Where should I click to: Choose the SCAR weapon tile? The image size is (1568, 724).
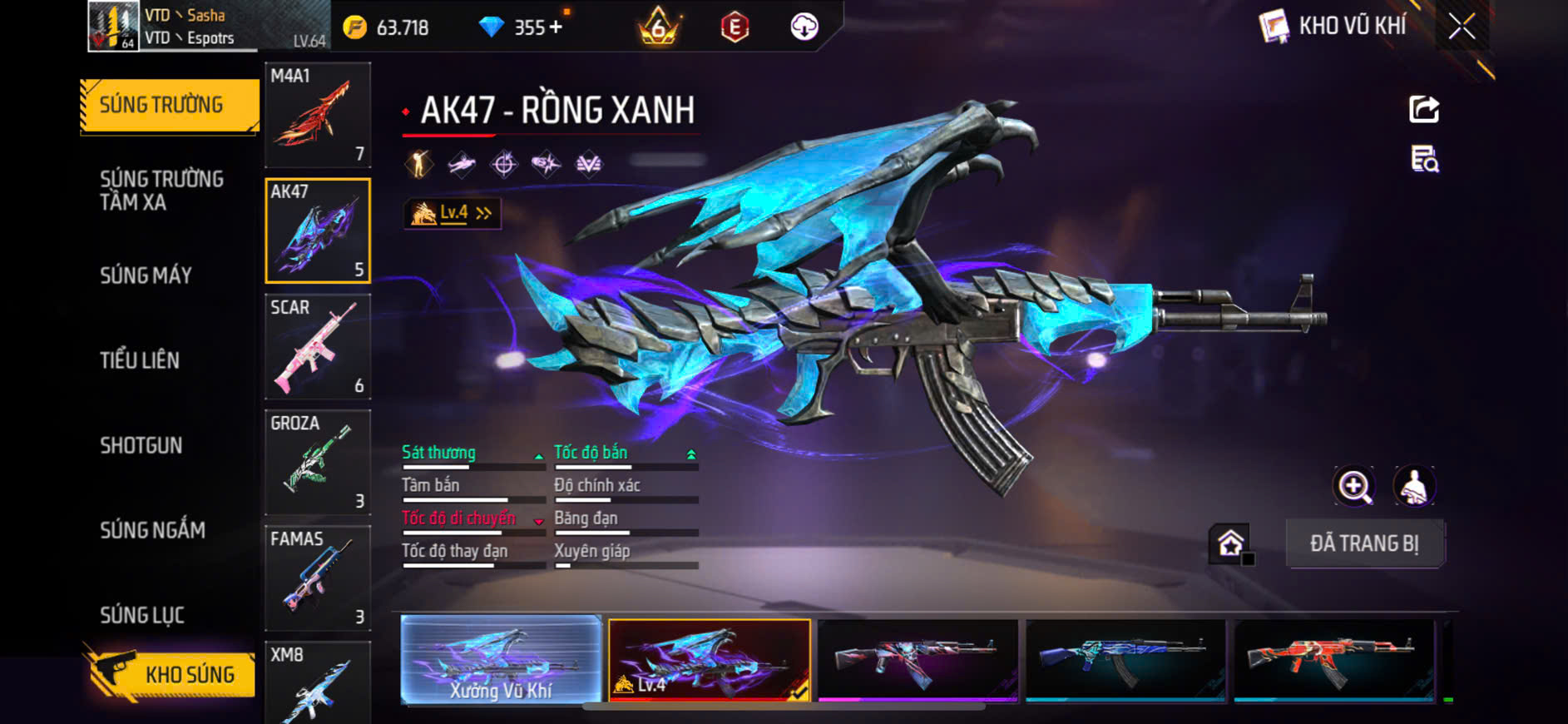(317, 346)
